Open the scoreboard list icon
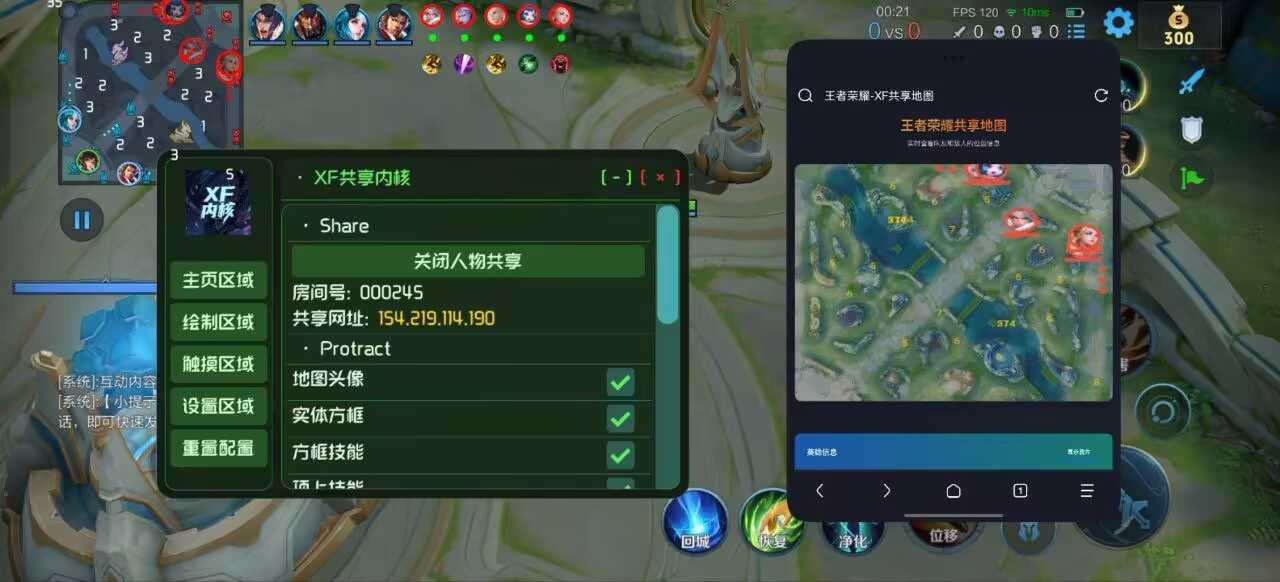The height and width of the screenshot is (582, 1280). click(1076, 31)
